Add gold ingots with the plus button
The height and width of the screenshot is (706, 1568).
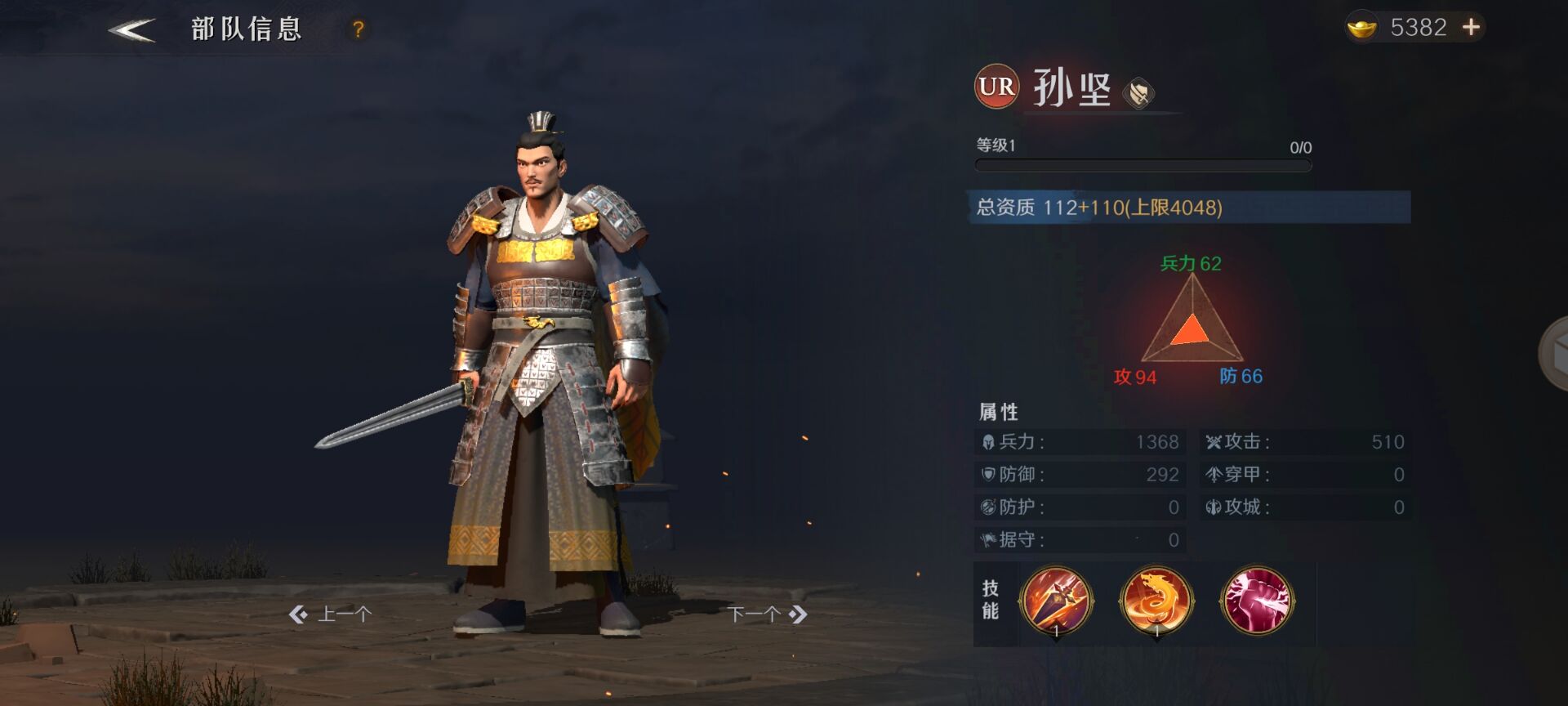(1471, 28)
